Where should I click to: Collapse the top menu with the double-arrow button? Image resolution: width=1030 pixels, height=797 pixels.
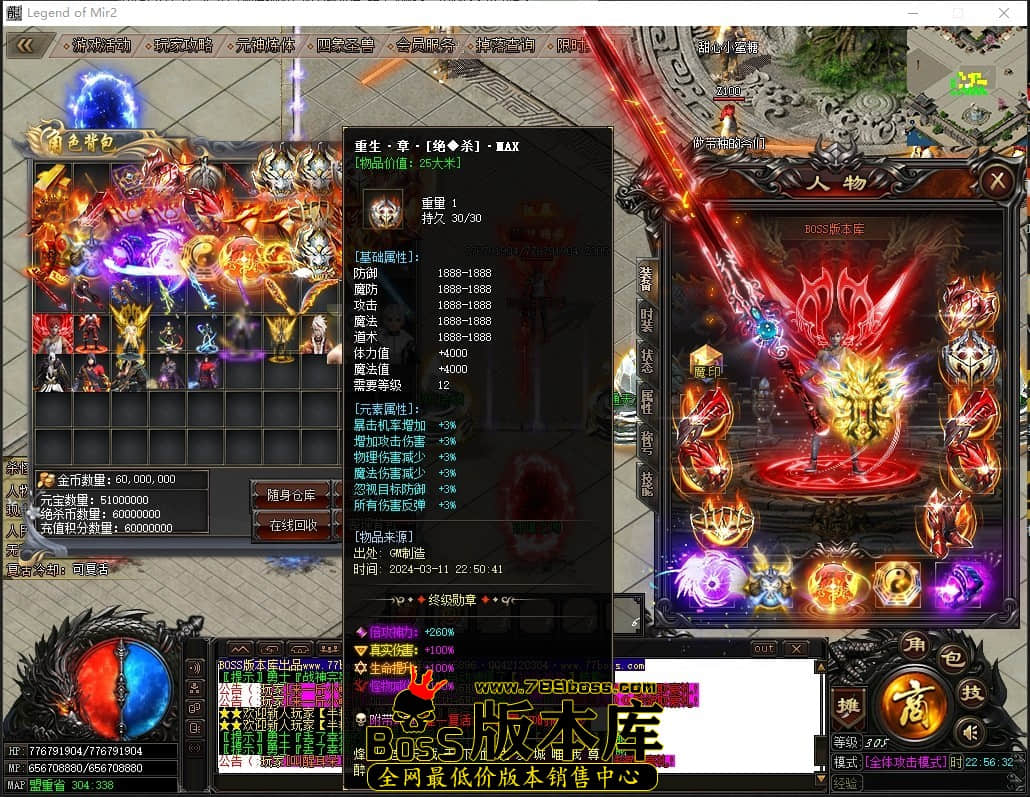point(24,45)
